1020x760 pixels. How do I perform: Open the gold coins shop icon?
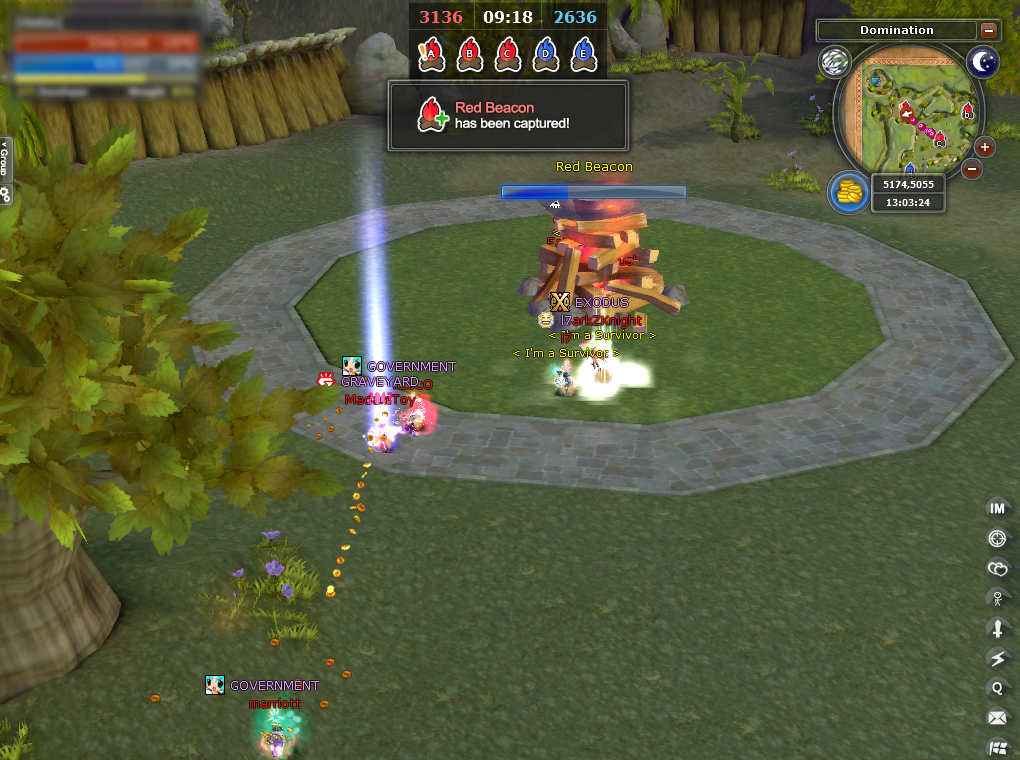847,192
